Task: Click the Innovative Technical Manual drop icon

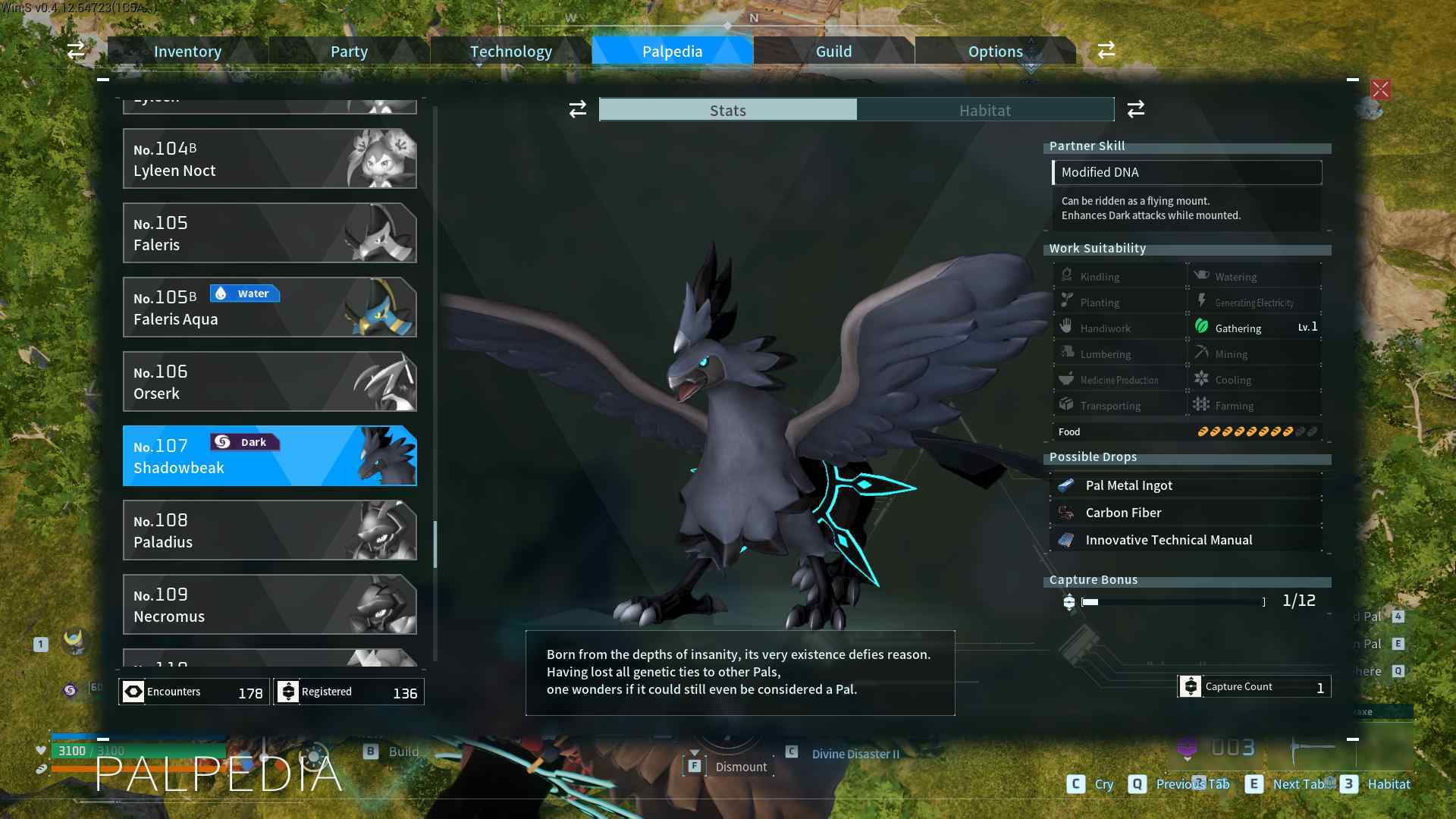Action: coord(1065,539)
